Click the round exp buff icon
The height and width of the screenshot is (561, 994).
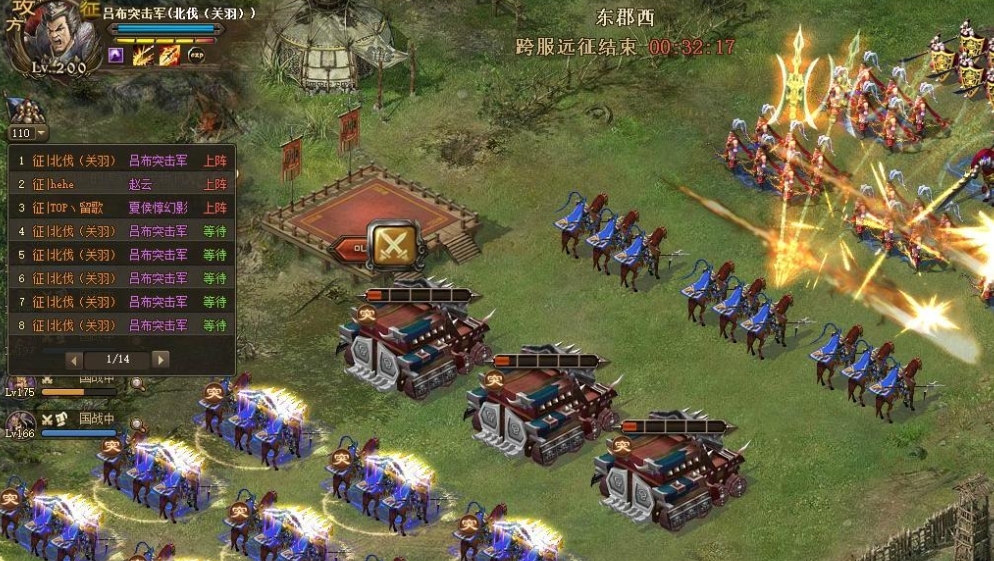[x=196, y=56]
